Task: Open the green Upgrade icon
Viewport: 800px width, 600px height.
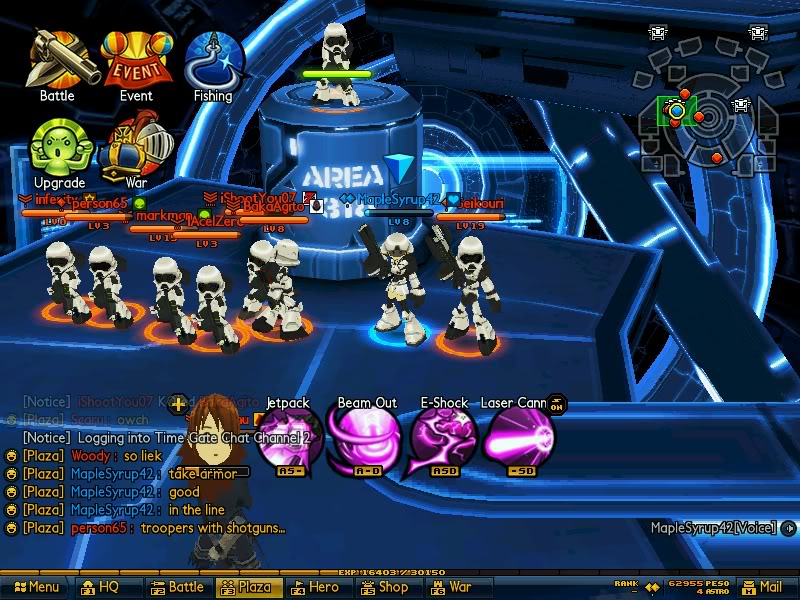Action: coord(60,147)
